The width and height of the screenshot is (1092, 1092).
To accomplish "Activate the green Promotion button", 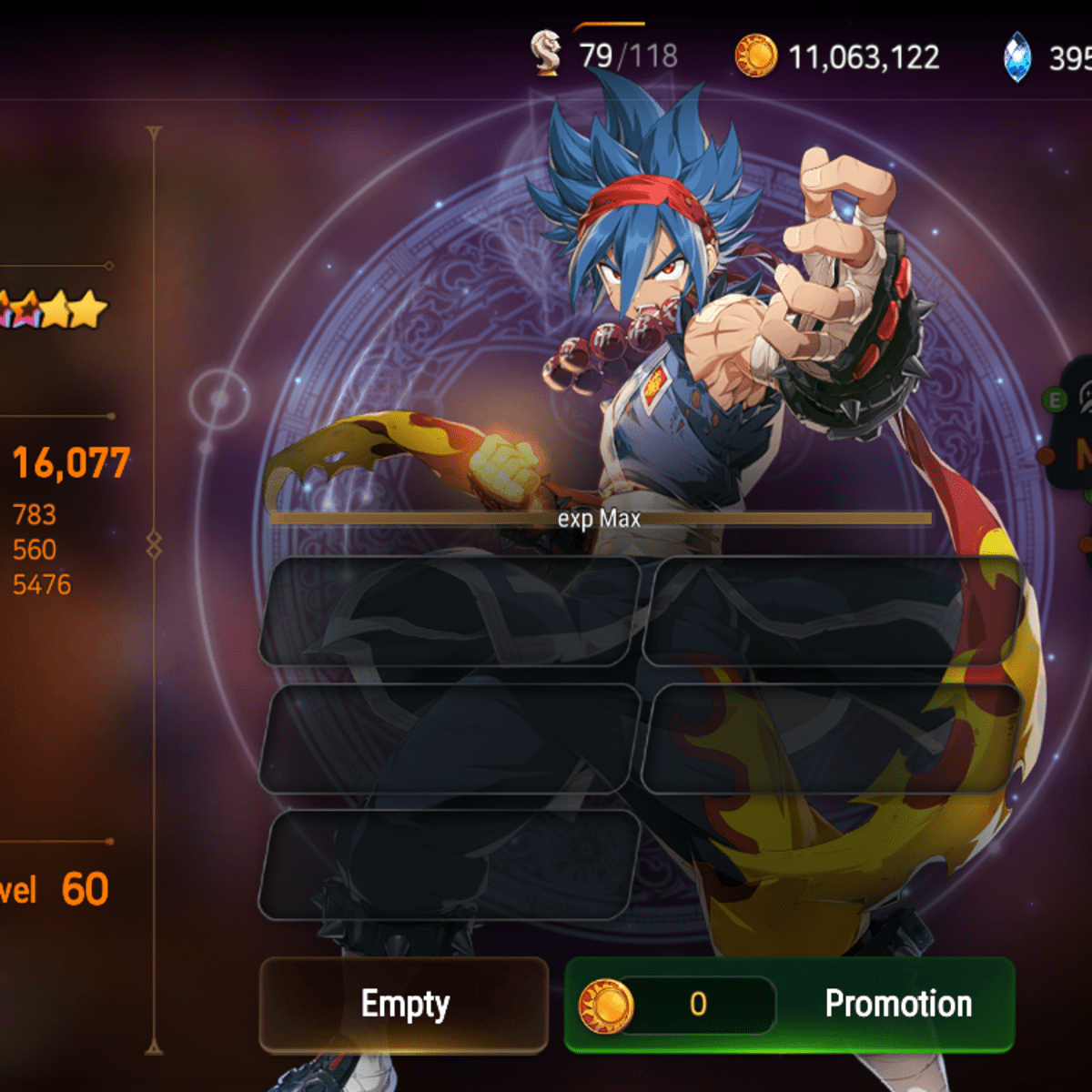I will (x=790, y=1005).
